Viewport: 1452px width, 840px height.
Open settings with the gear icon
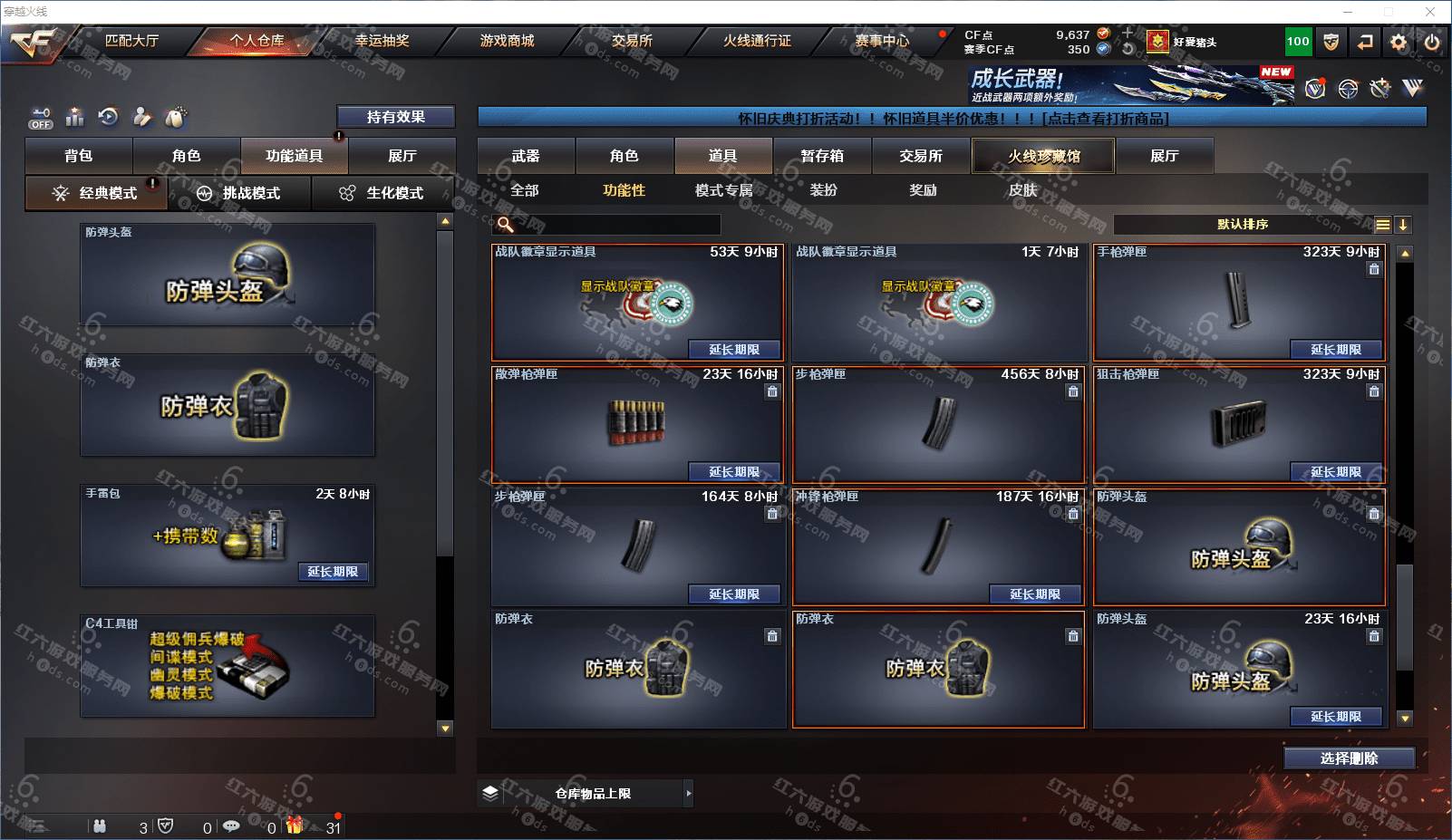click(x=1399, y=42)
